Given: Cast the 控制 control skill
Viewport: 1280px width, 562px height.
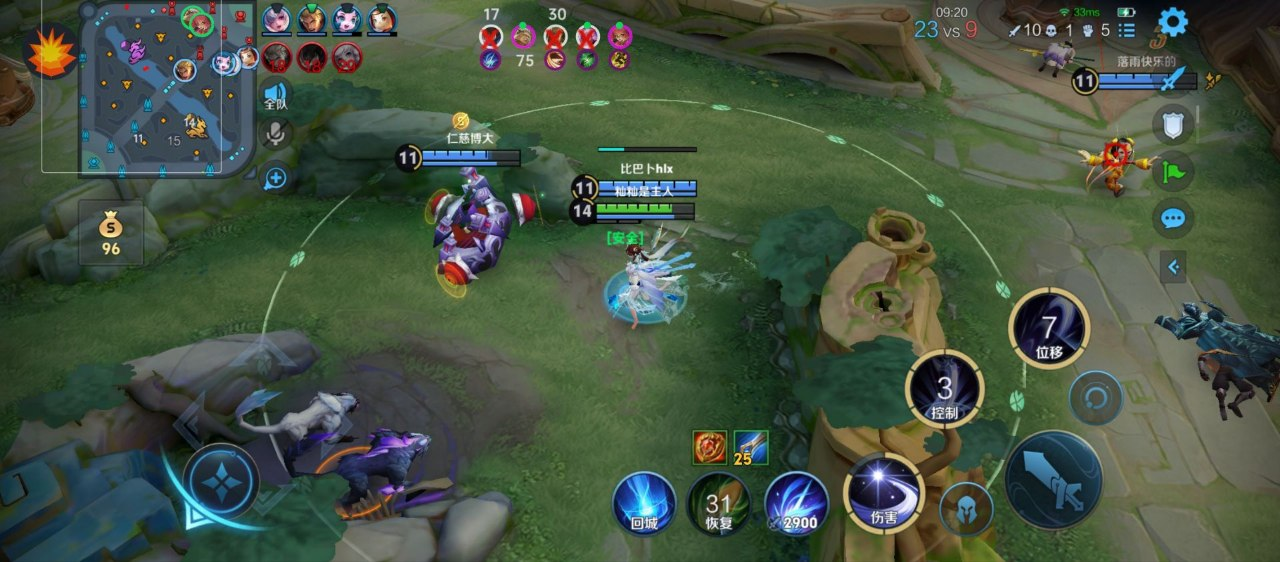Looking at the screenshot, I should (x=944, y=390).
